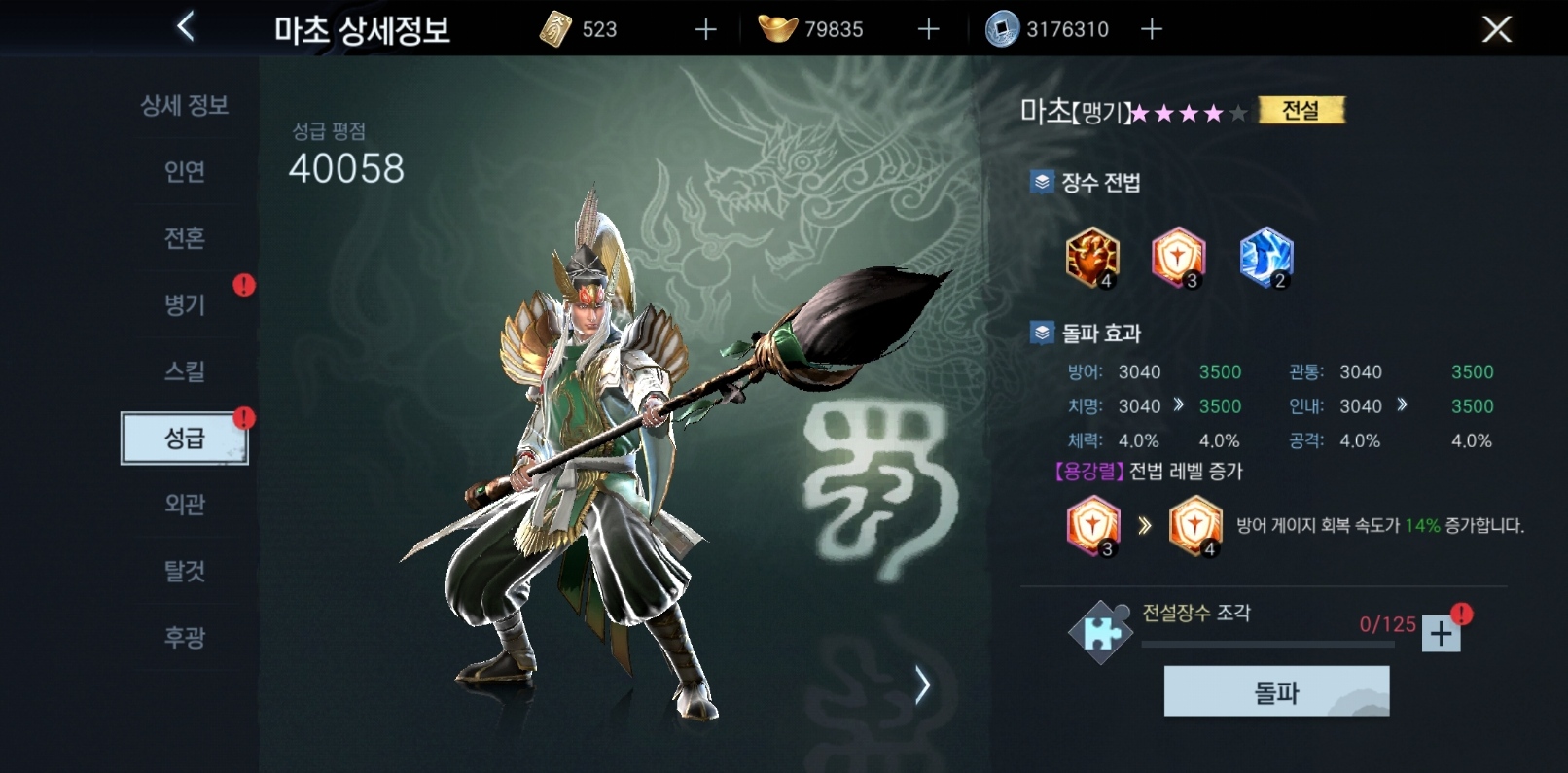Open the first 장수 전법 skill icon
This screenshot has height=773, width=1568.
coord(1093,258)
